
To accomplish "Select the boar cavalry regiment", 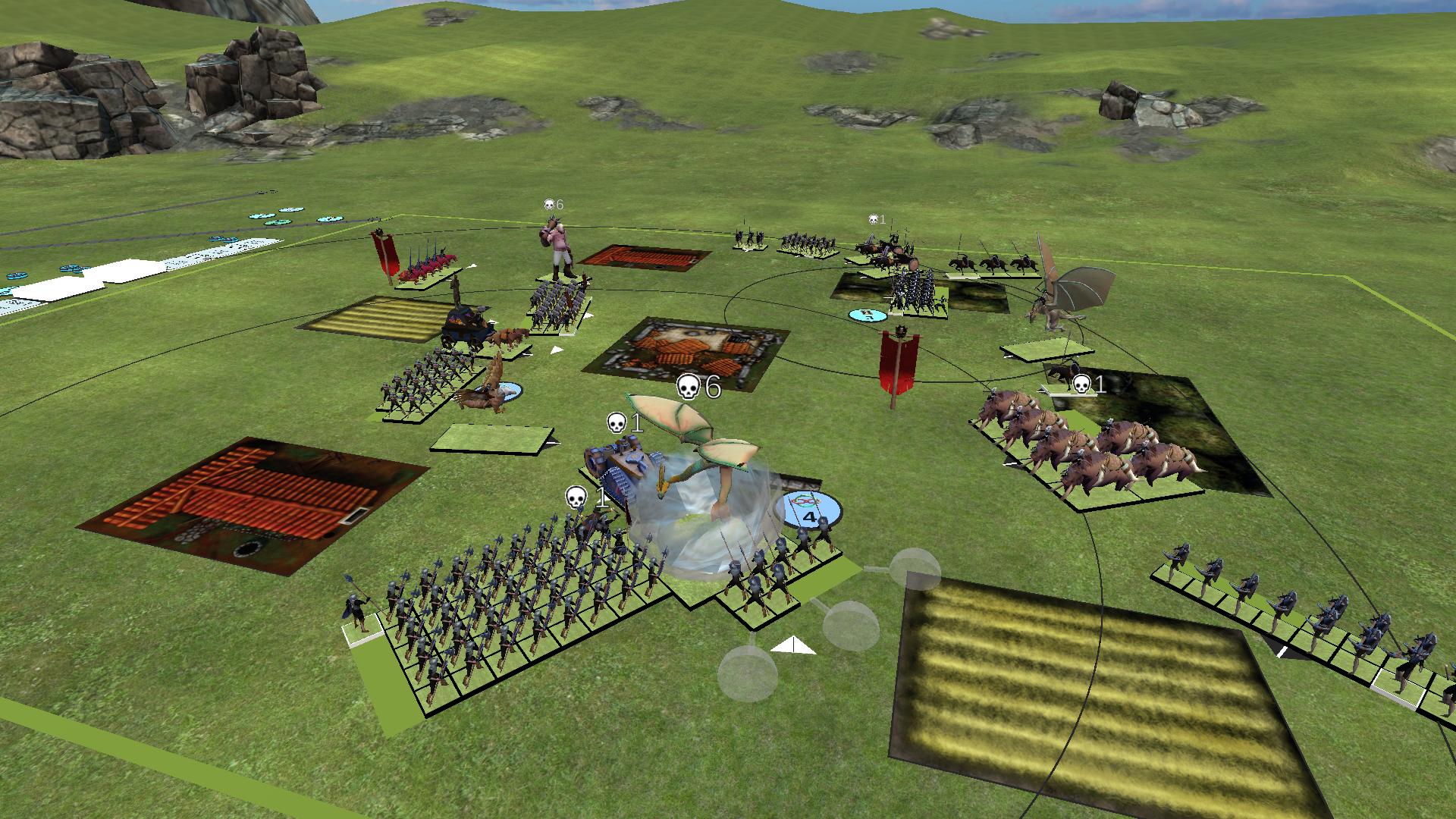I will (x=1084, y=445).
